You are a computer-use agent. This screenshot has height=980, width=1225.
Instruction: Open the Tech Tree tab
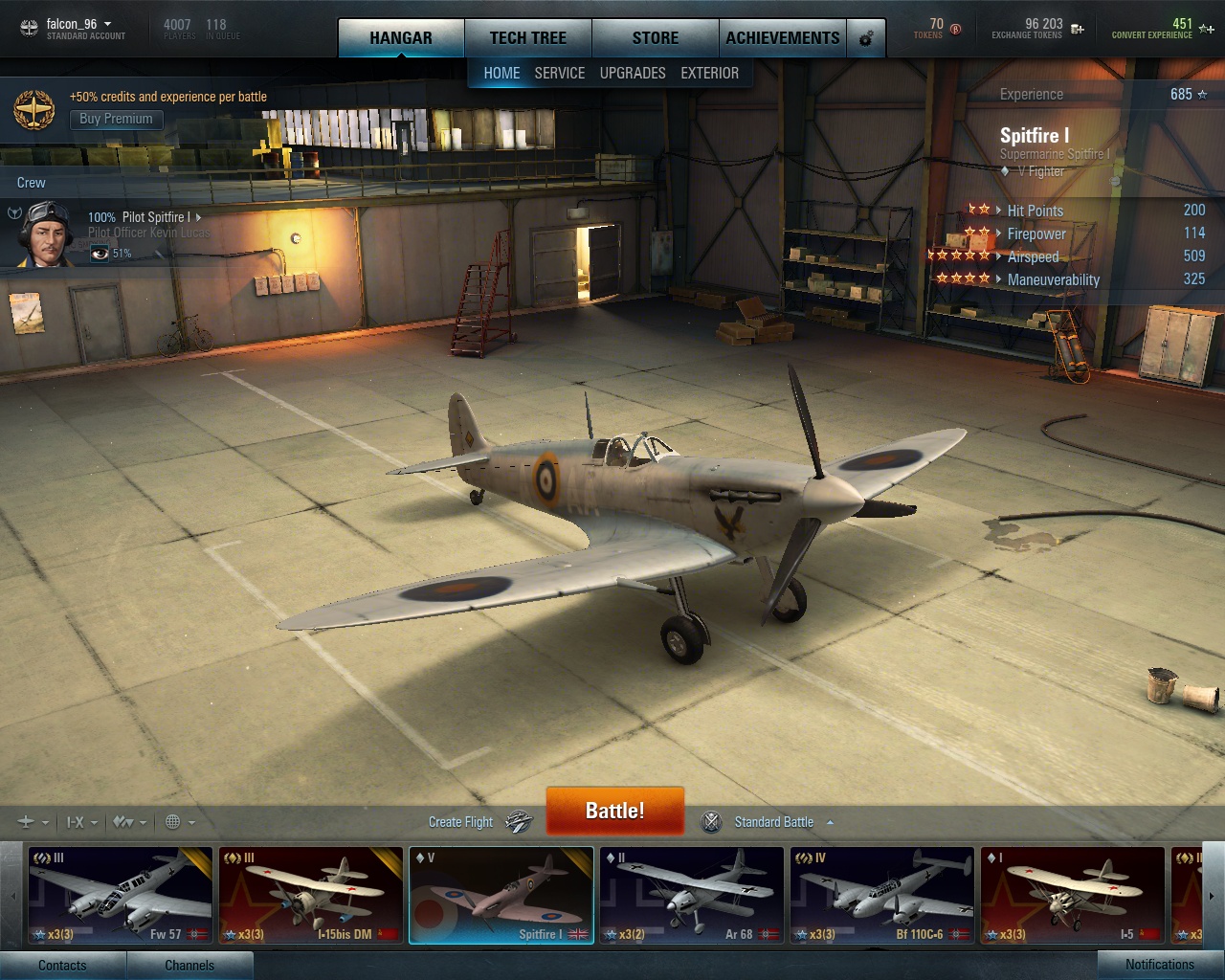pos(527,38)
